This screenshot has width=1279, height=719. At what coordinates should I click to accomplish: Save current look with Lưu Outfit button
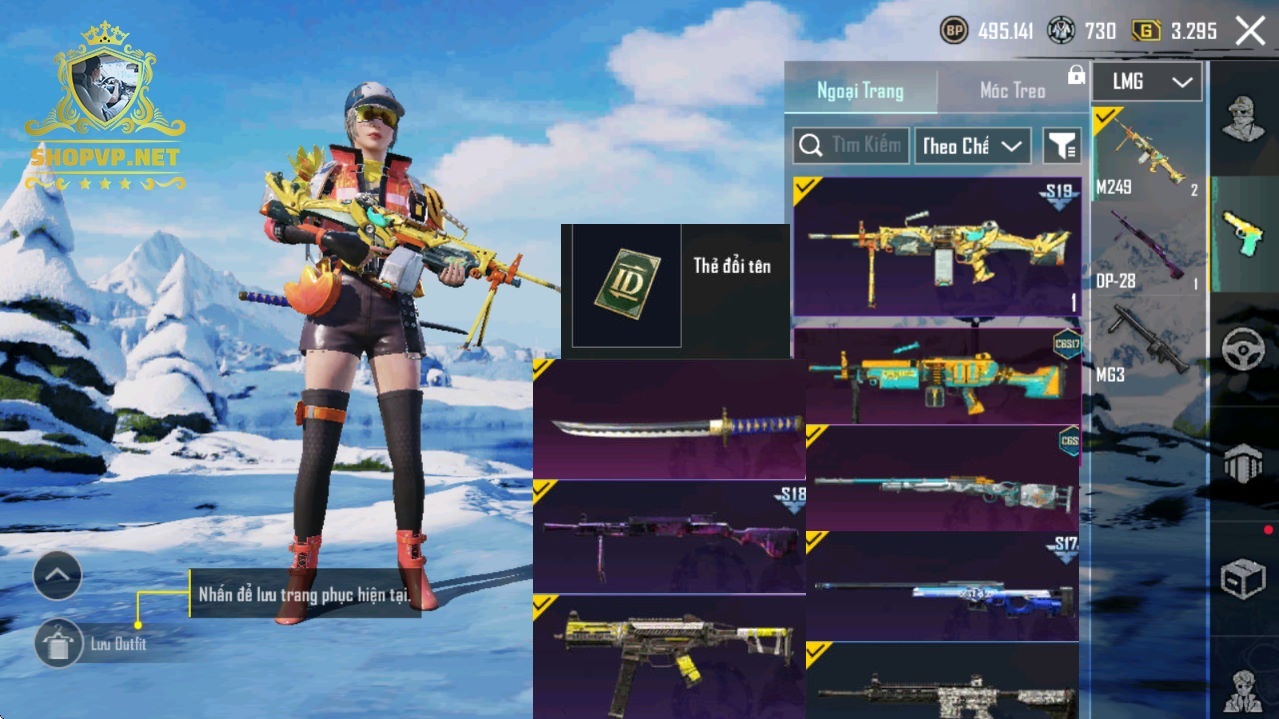pos(59,643)
